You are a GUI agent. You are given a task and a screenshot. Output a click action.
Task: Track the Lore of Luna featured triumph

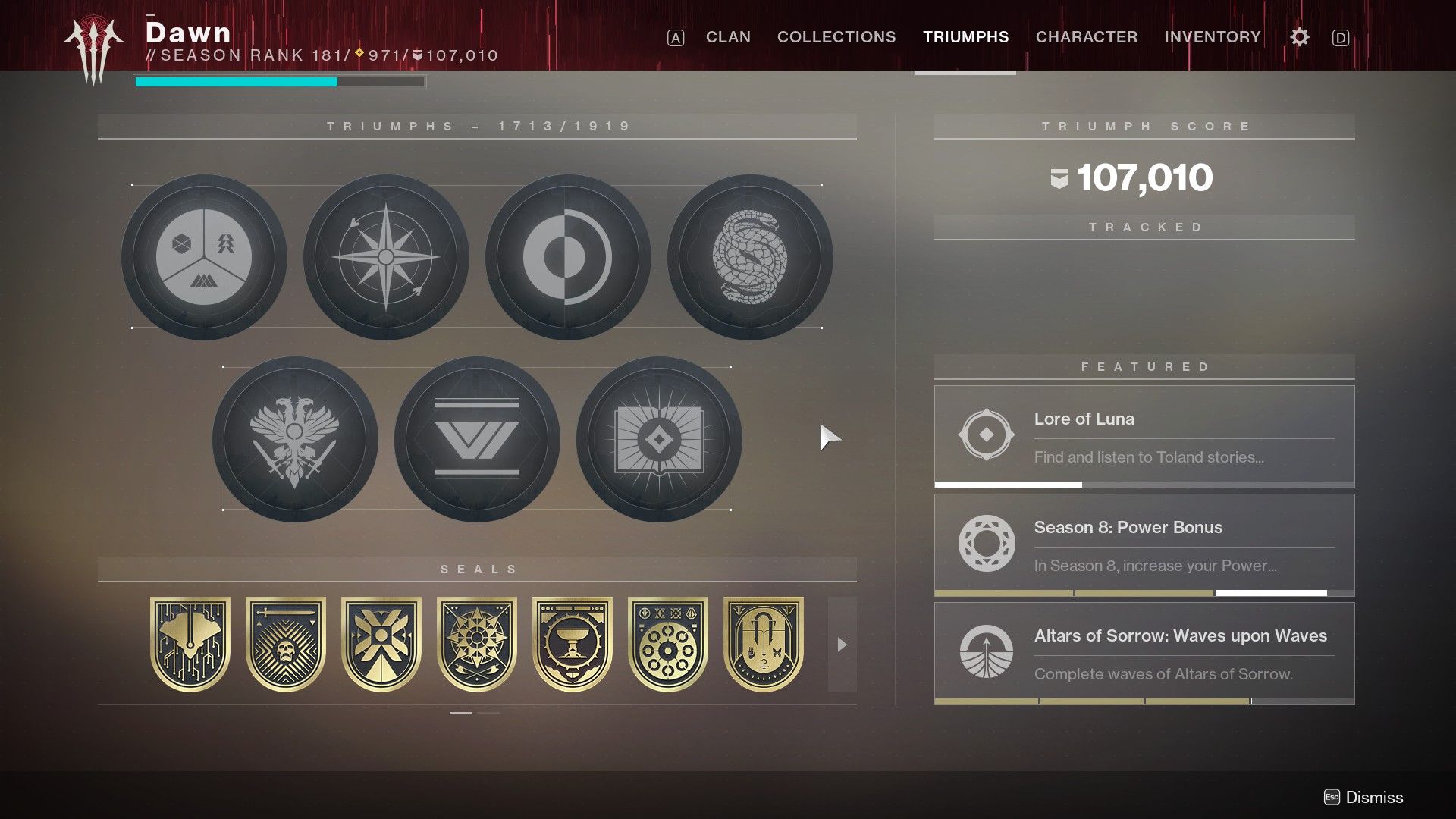1145,436
